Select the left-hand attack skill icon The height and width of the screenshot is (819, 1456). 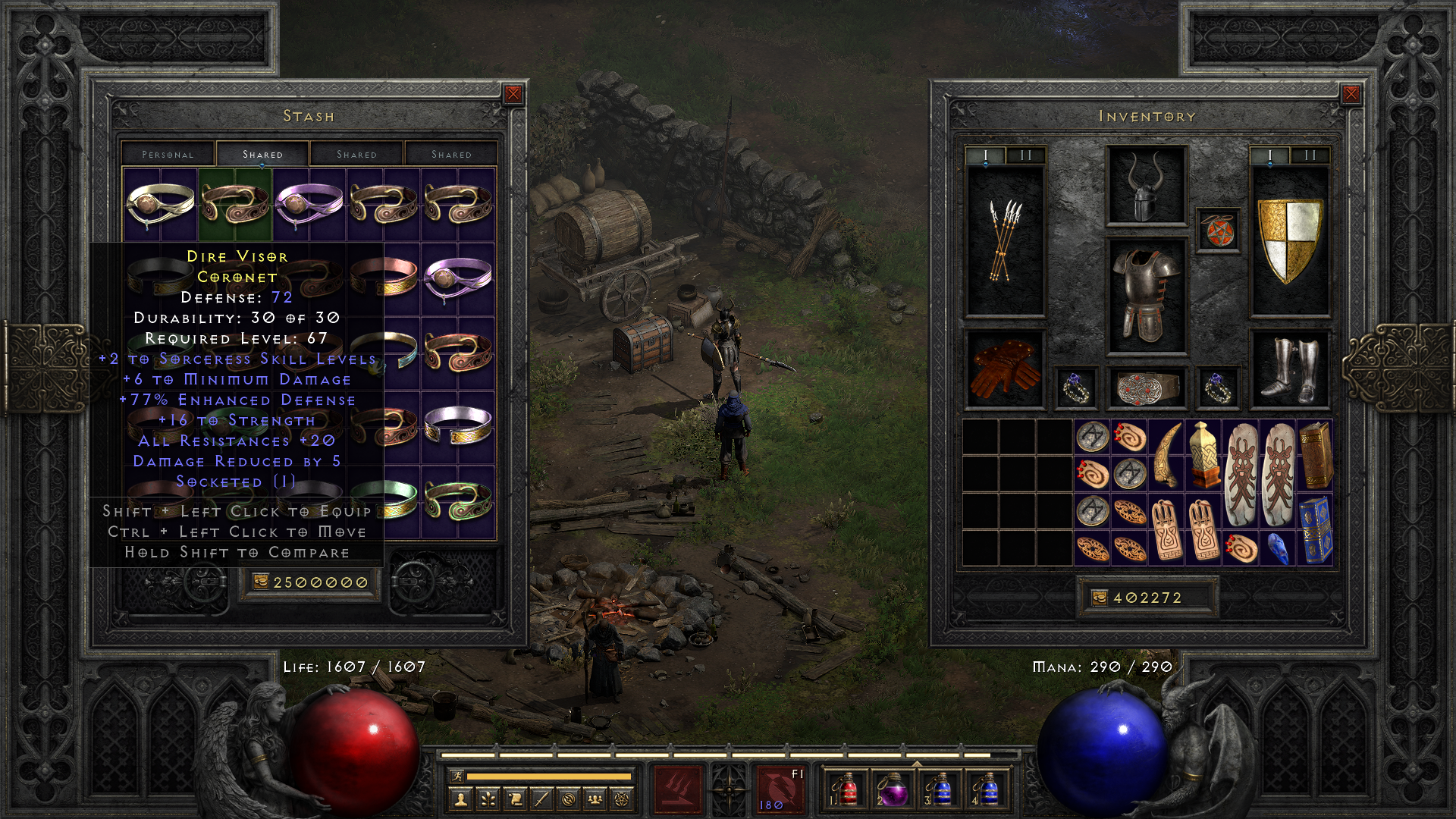[677, 789]
